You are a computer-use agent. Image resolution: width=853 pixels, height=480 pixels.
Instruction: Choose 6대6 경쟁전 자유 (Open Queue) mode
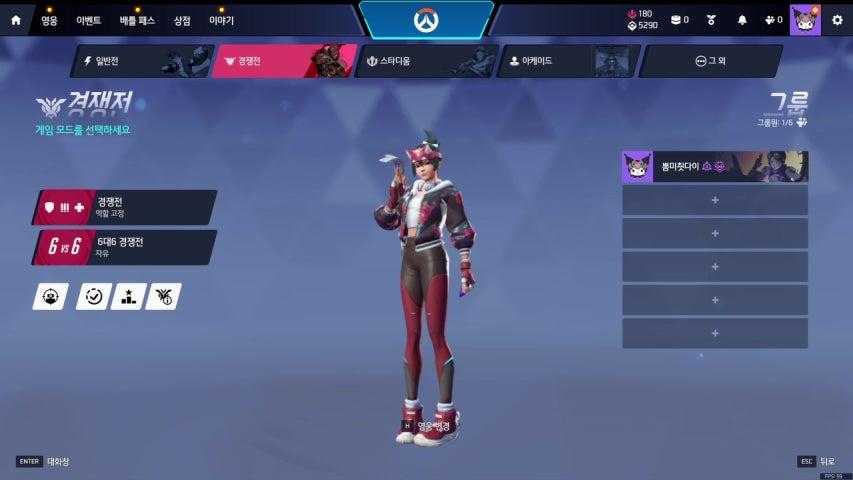coord(125,247)
